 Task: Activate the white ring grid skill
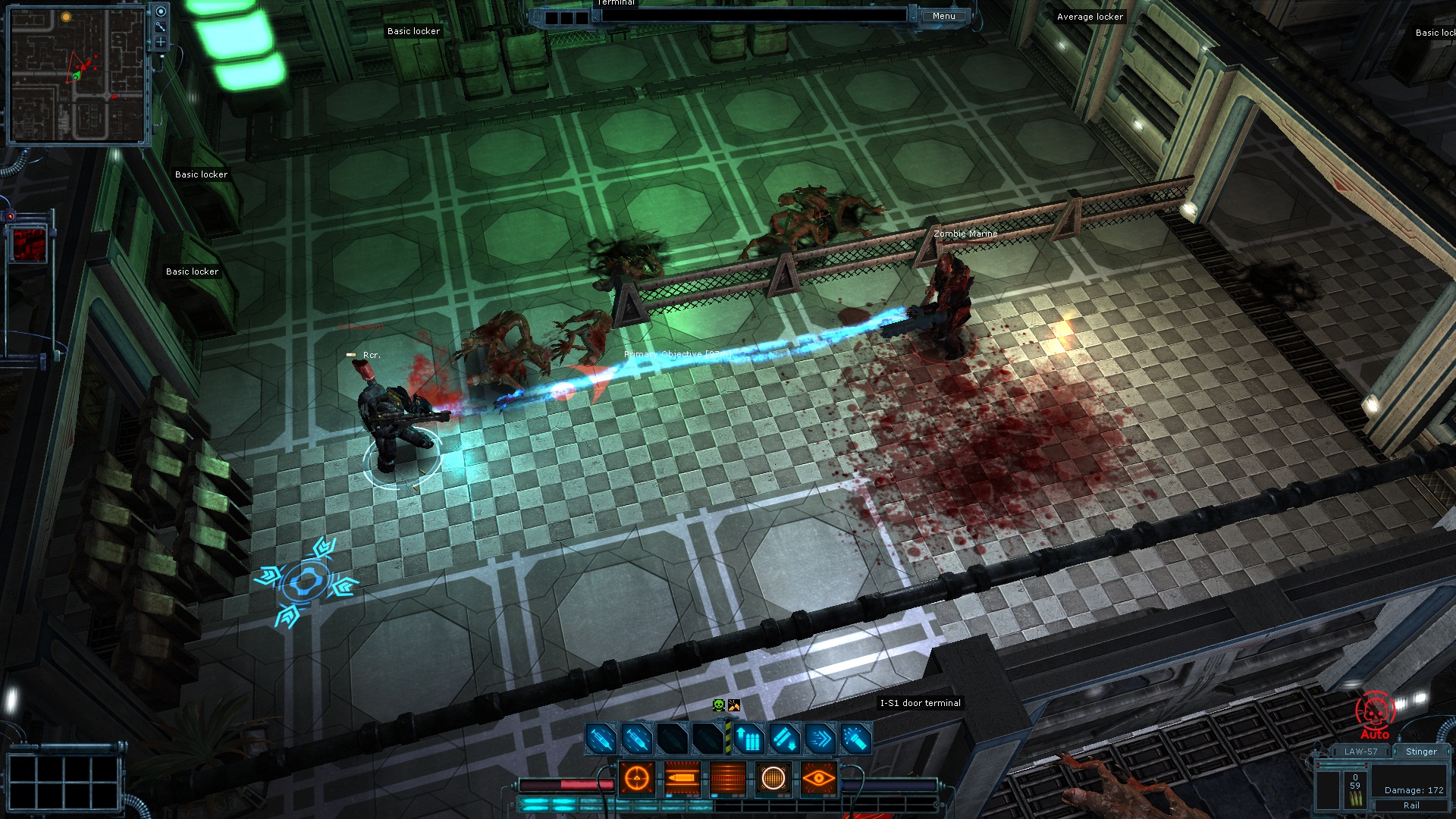point(773,778)
